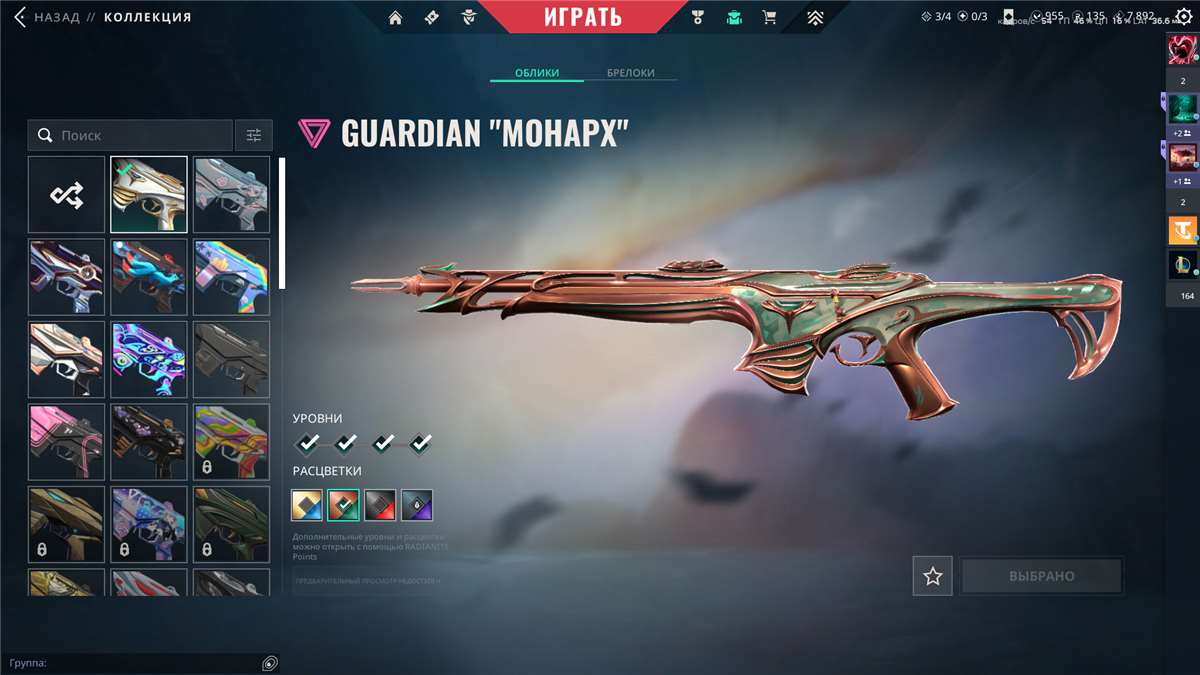Open the home screen icon

pyautogui.click(x=396, y=17)
